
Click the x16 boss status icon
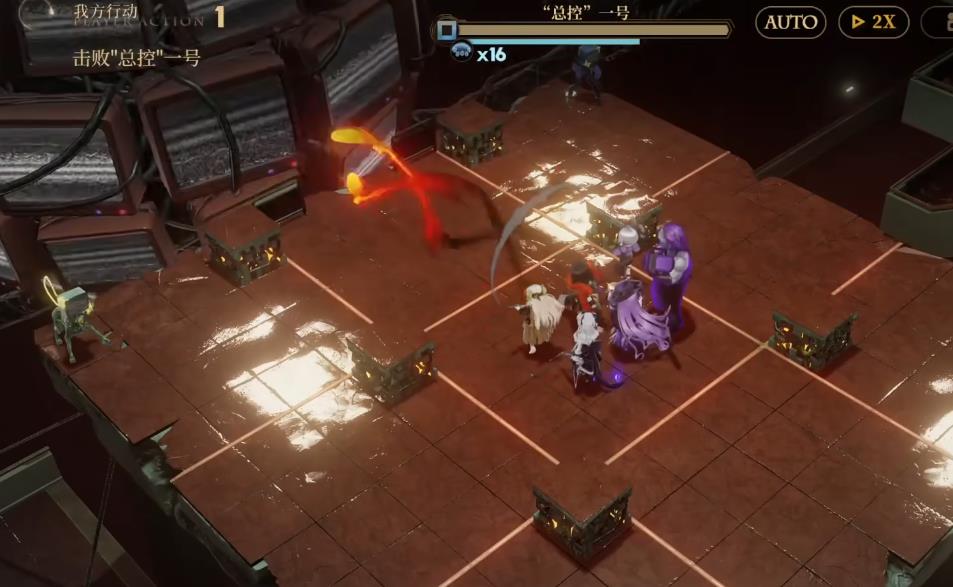(462, 54)
